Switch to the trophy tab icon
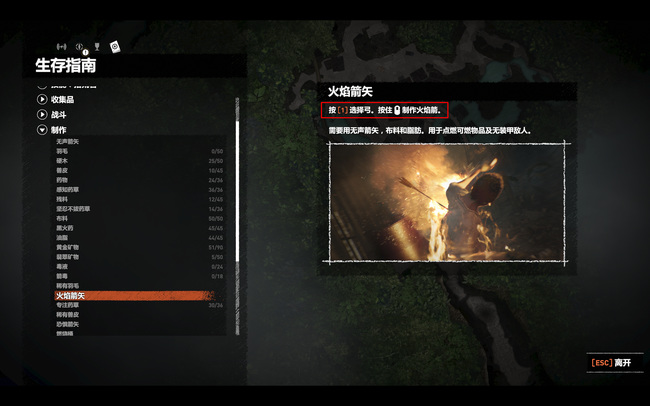 (x=98, y=46)
